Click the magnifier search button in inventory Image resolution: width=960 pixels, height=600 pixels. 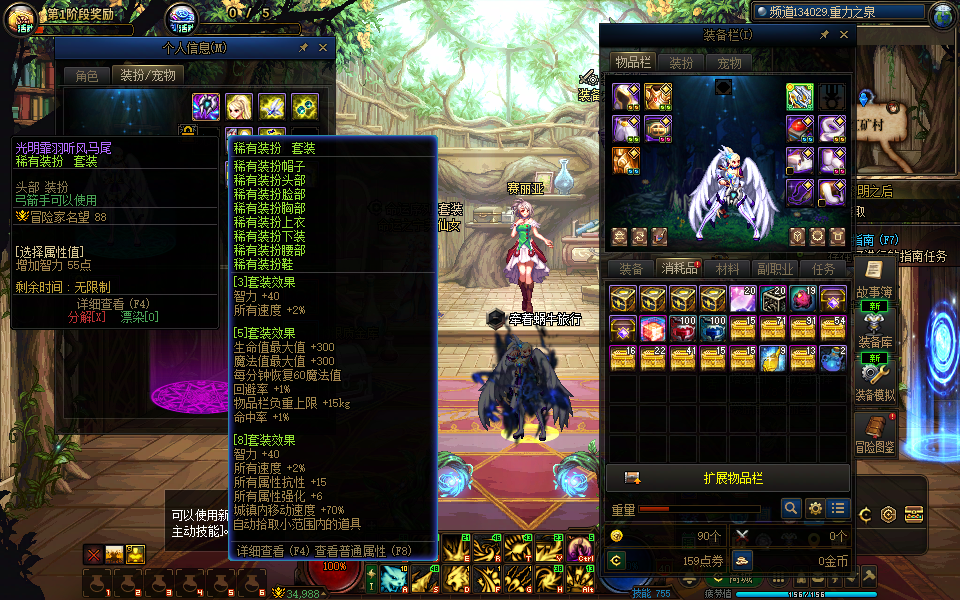tap(791, 509)
